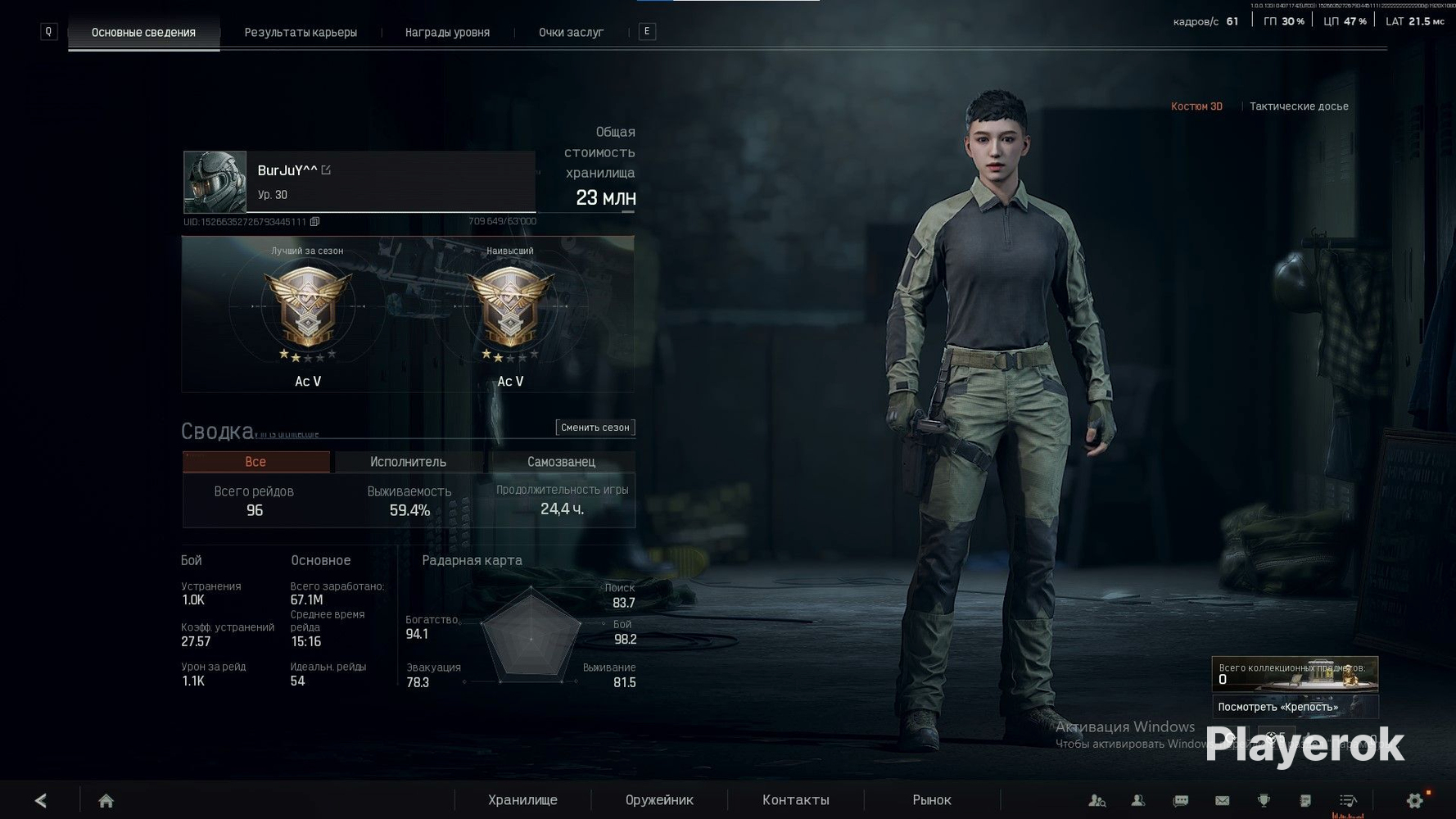Switch to Тактические досье view

1298,106
